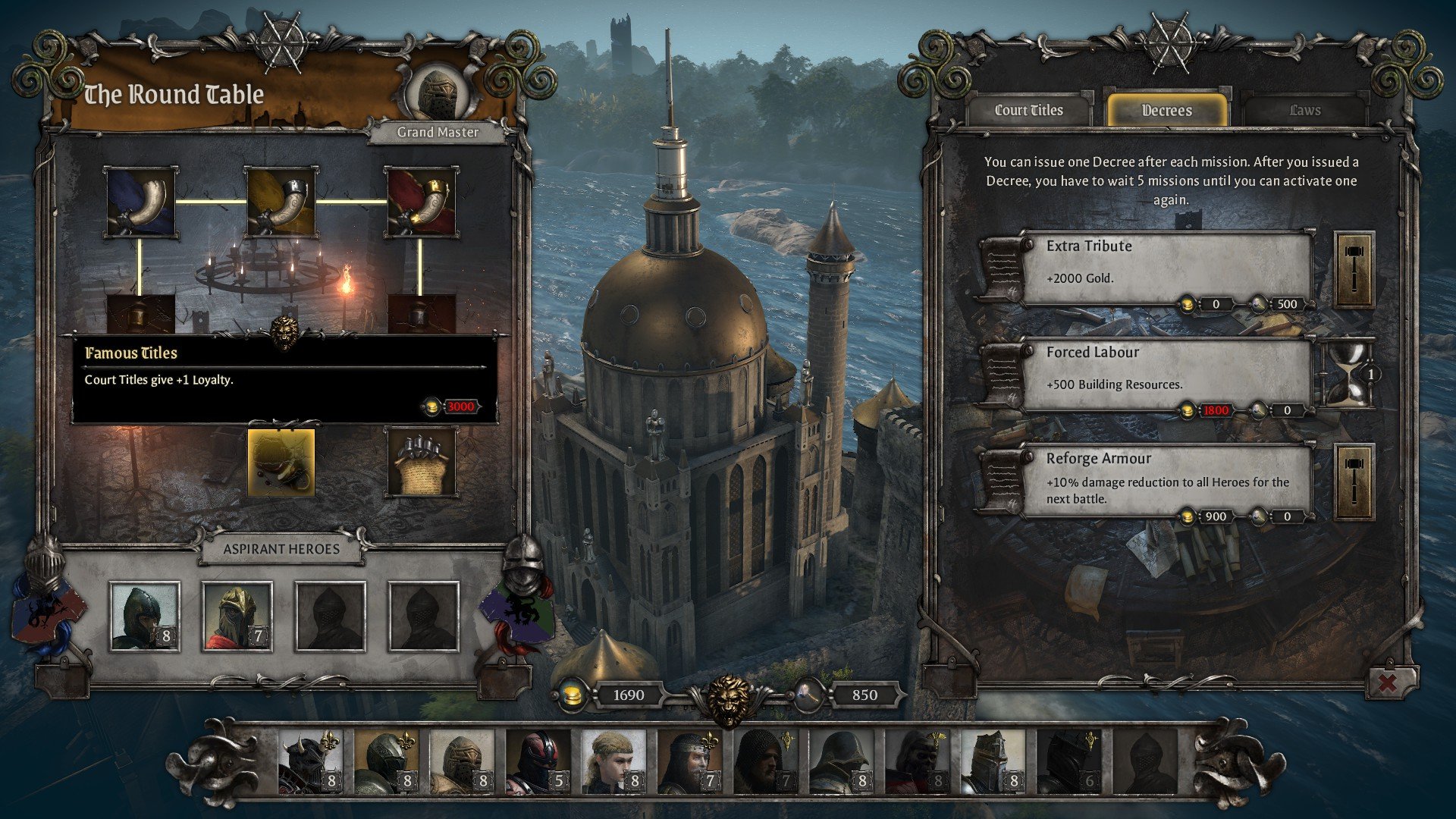Image resolution: width=1456 pixels, height=819 pixels.
Task: Pick the red horn upgrade node
Action: [x=421, y=202]
